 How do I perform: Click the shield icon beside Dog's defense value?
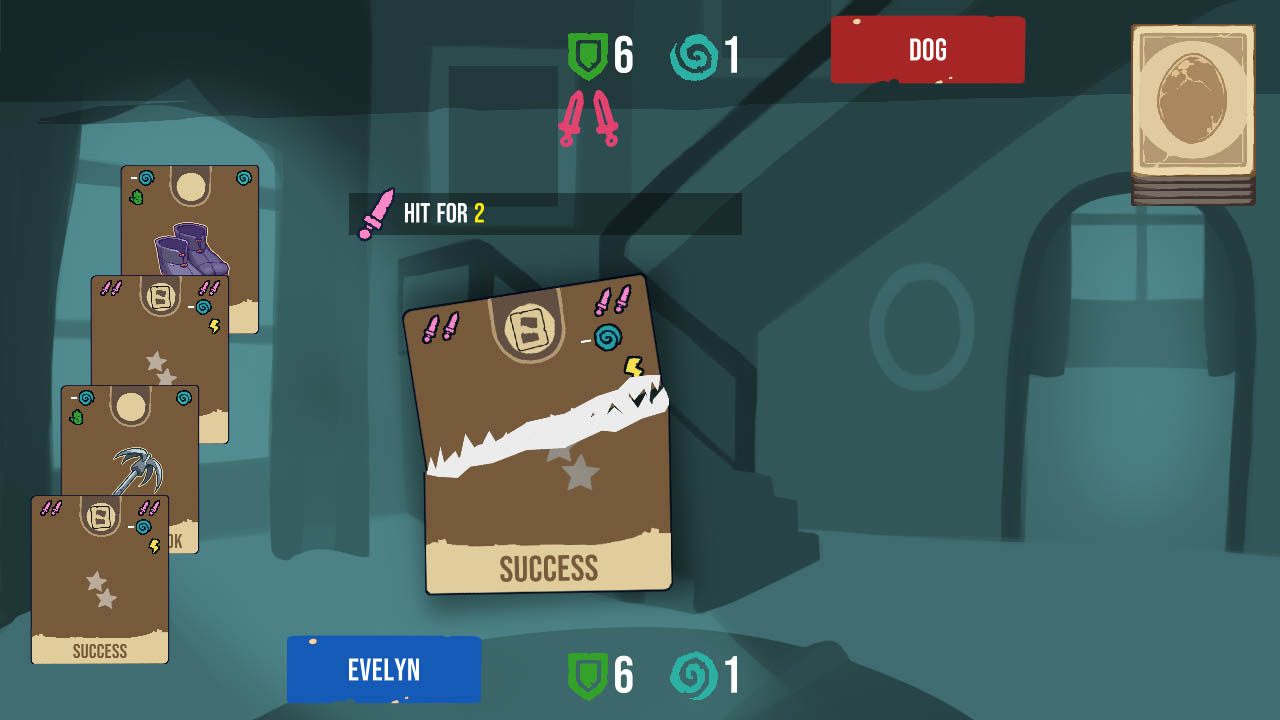[588, 55]
